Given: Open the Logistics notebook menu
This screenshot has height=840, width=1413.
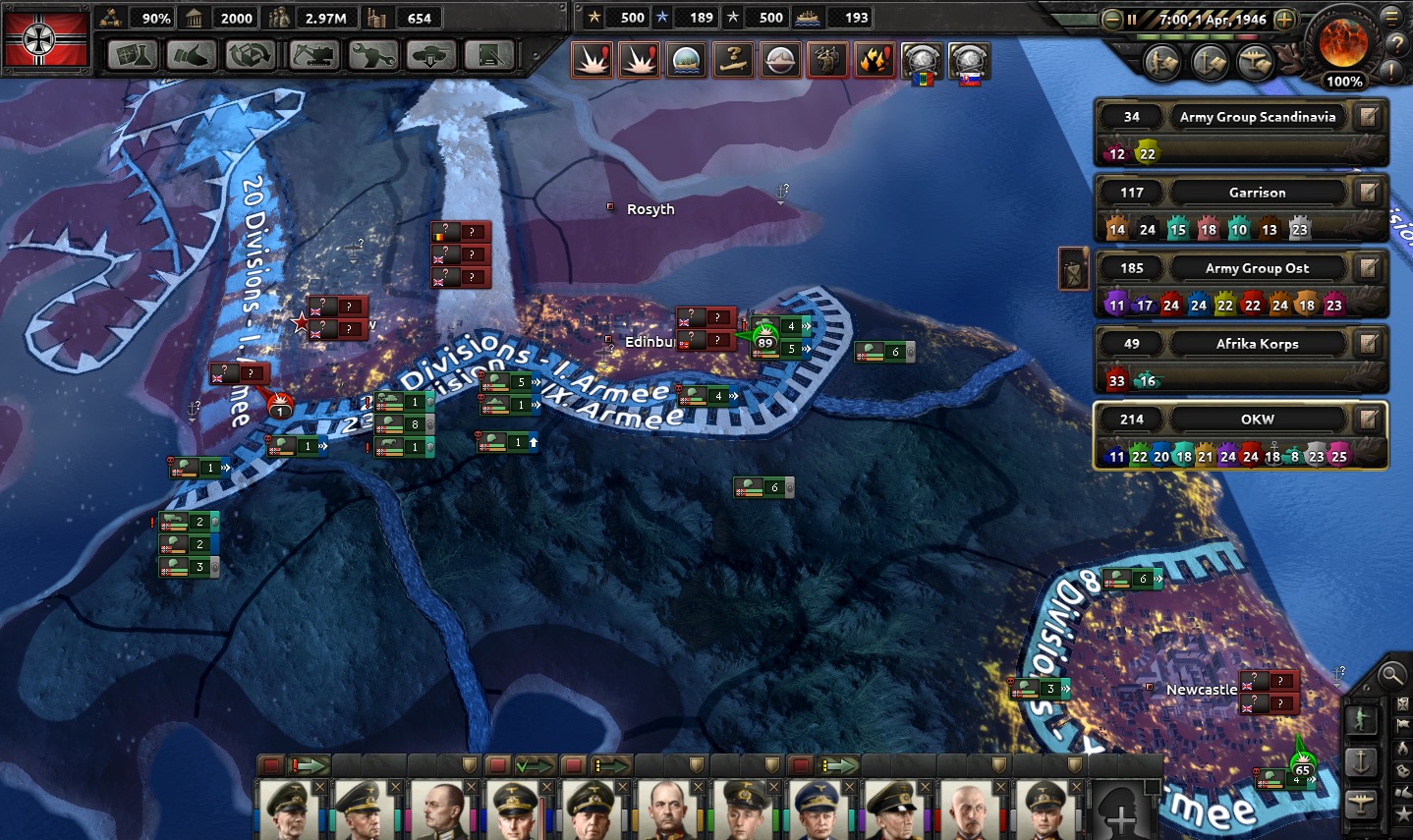Looking at the screenshot, I should 488,55.
